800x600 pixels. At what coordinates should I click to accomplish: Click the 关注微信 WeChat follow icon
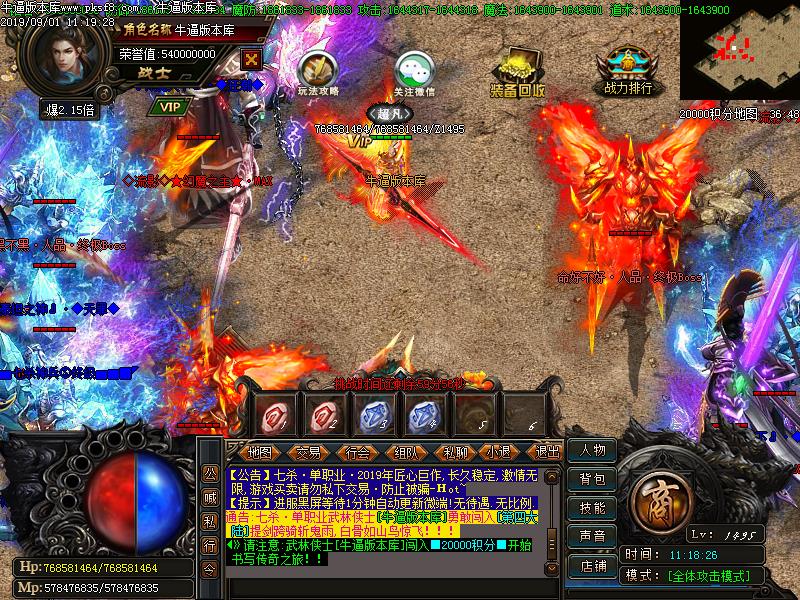[414, 71]
